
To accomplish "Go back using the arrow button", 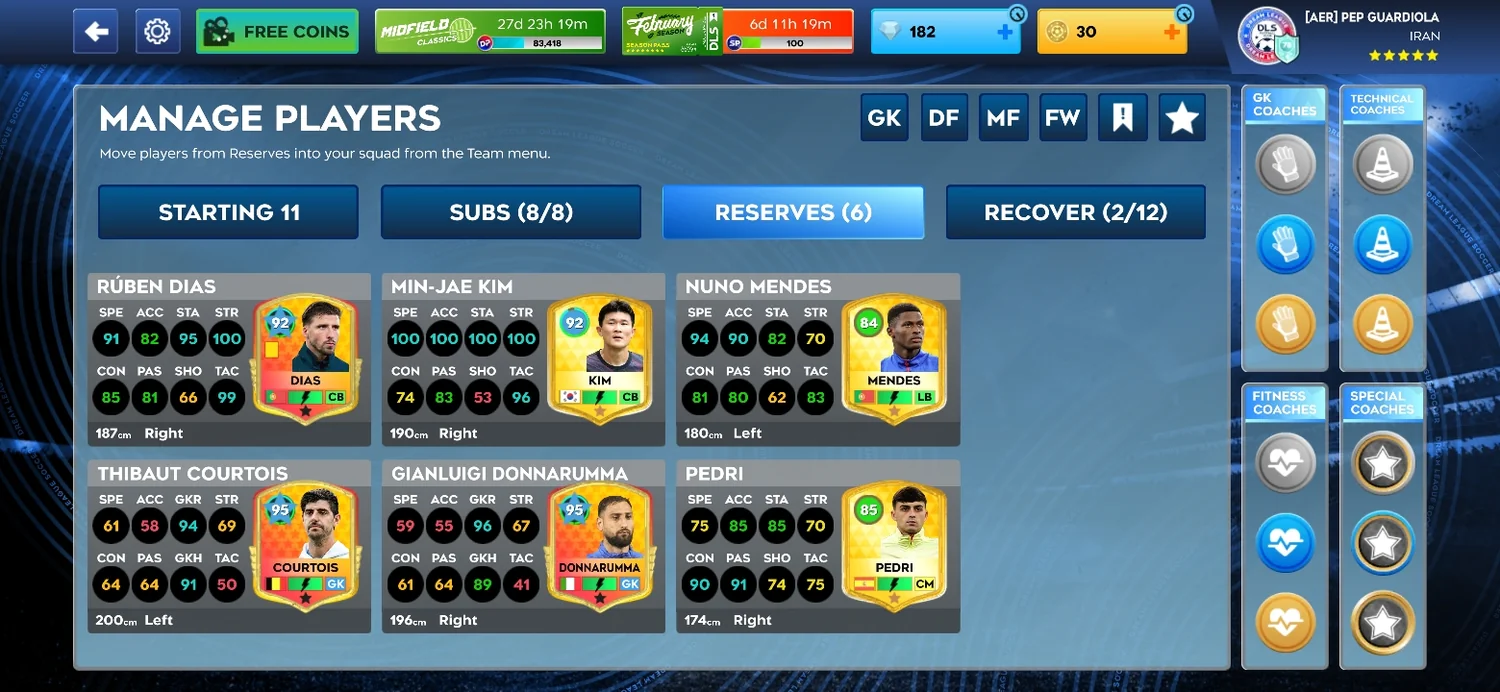I will tap(96, 32).
